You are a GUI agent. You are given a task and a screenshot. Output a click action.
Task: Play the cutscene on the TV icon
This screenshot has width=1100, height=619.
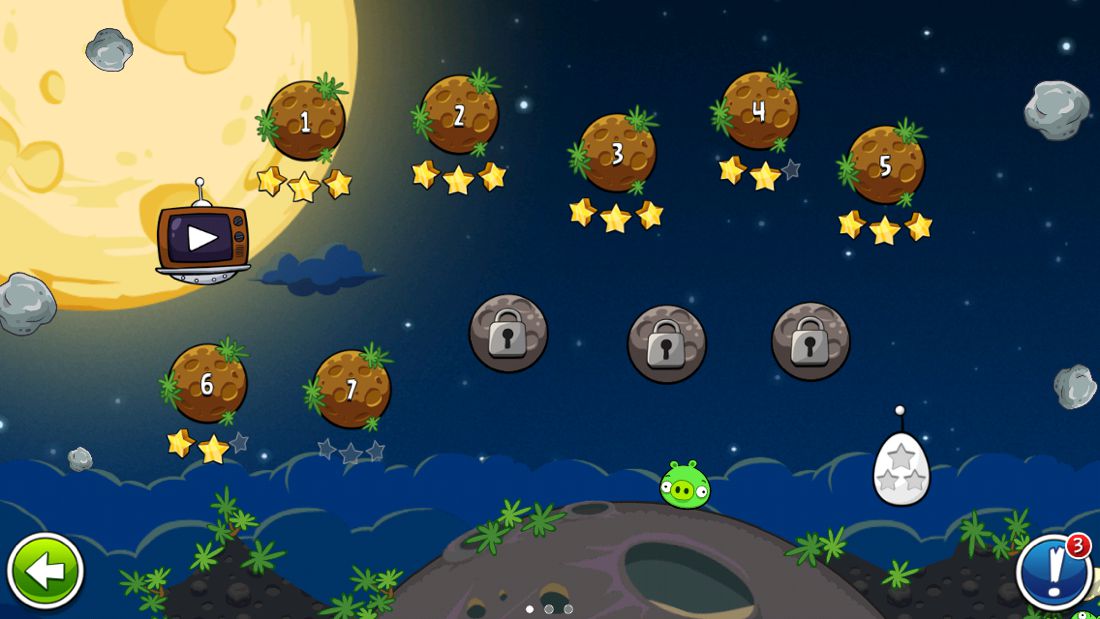point(202,238)
